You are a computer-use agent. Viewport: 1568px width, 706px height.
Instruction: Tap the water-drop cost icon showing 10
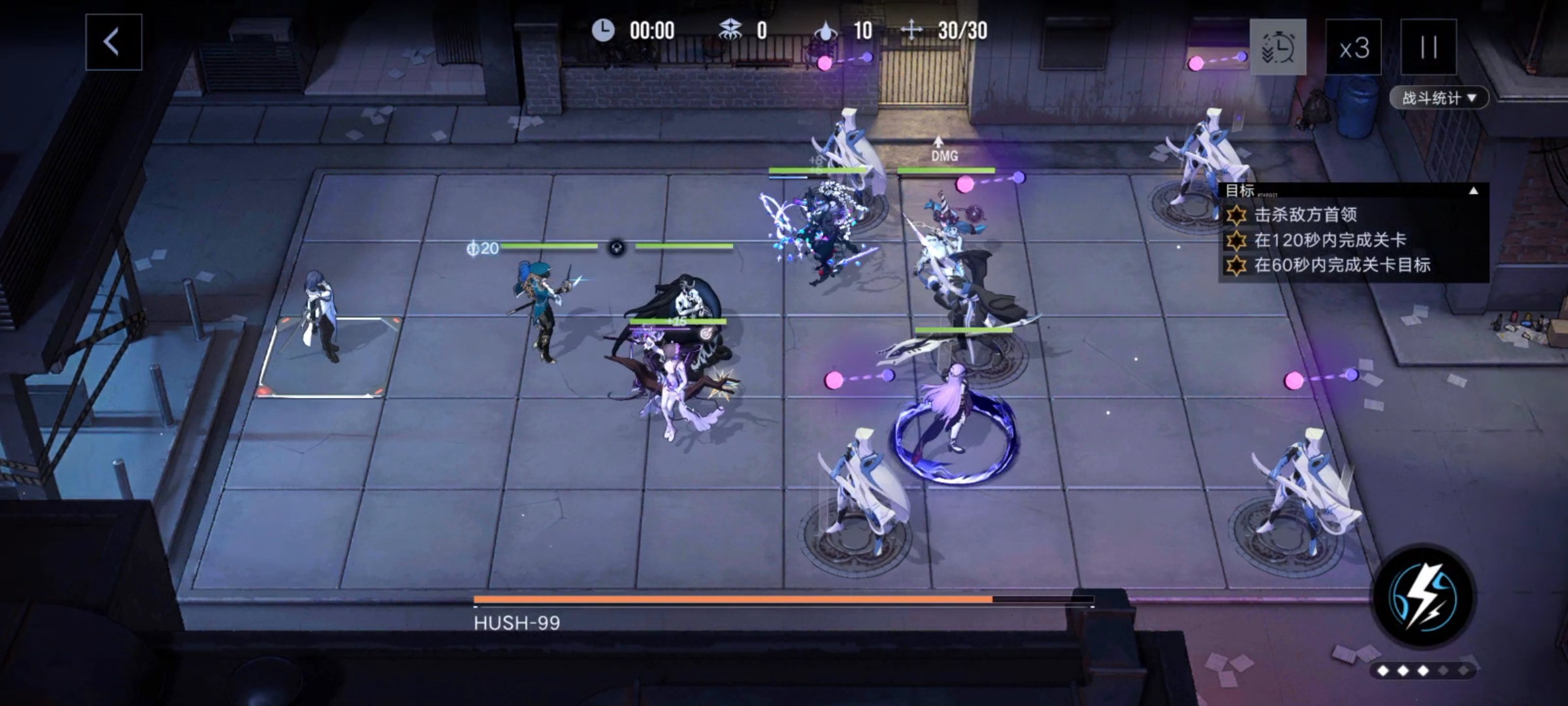[x=825, y=30]
